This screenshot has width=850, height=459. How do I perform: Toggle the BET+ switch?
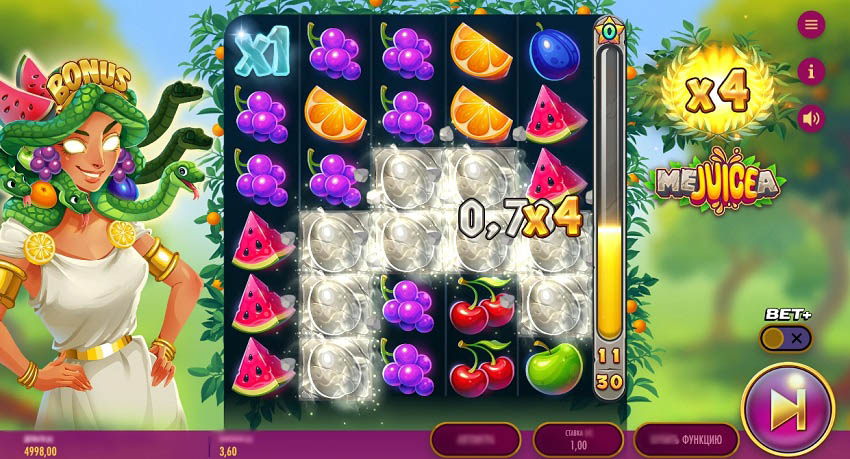coord(786,338)
